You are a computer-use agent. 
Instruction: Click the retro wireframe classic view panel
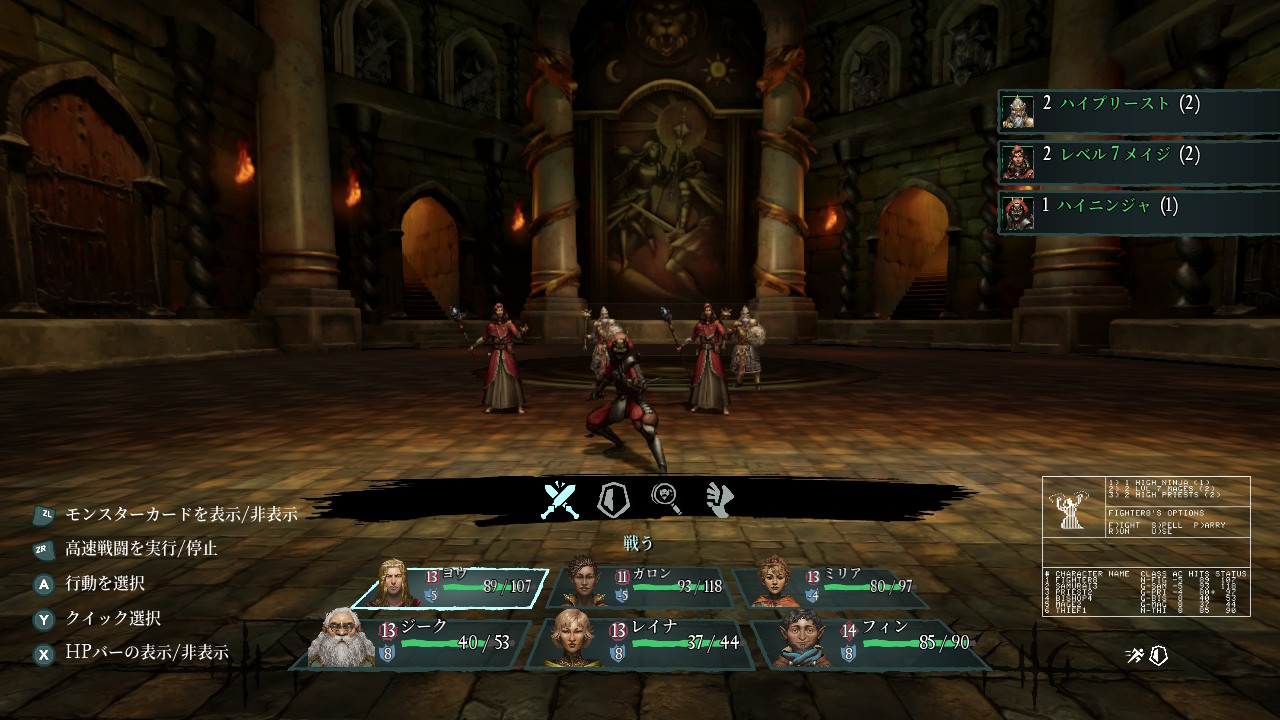click(1146, 546)
